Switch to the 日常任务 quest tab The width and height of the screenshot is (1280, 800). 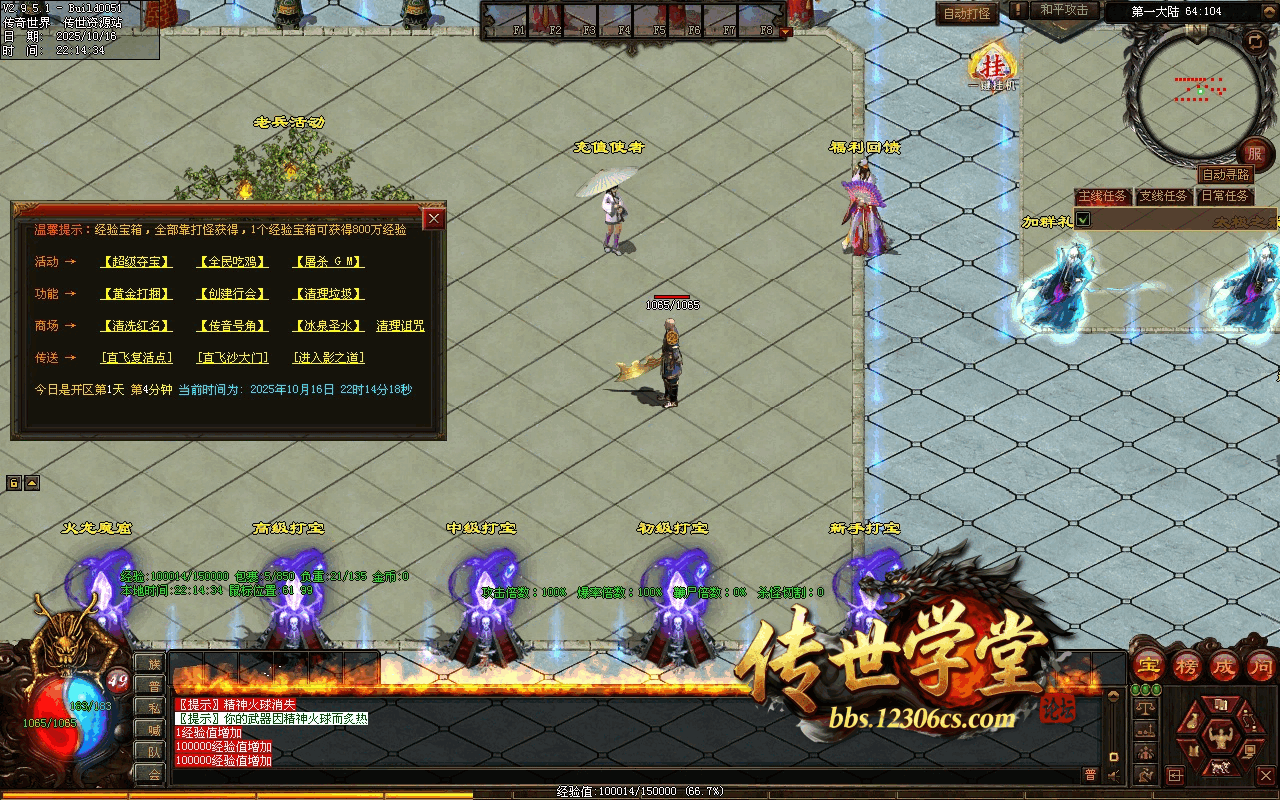pos(1224,196)
